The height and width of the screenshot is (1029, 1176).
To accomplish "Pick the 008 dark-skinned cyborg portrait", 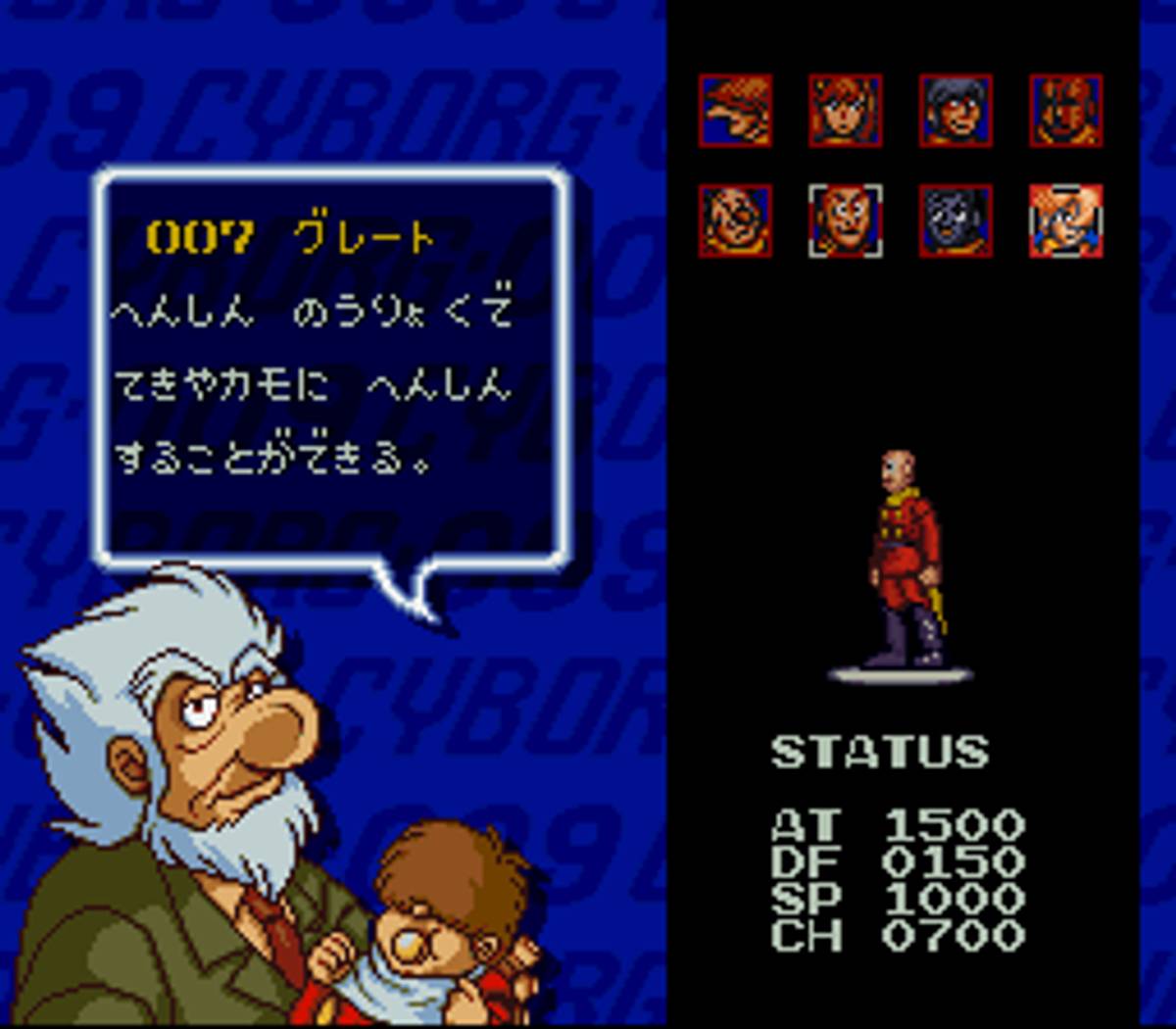I will tap(955, 220).
